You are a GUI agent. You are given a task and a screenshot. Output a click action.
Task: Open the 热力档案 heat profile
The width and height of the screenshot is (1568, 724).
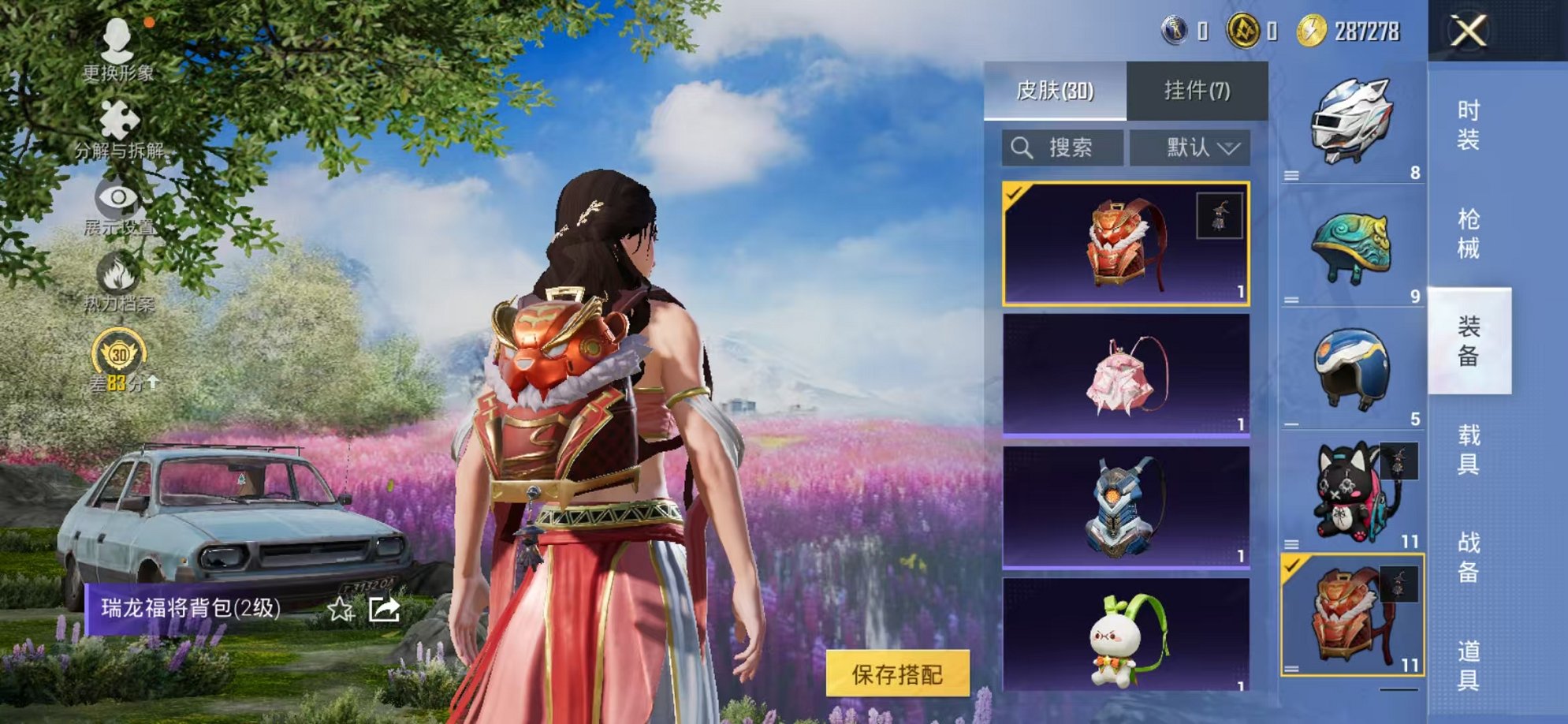pyautogui.click(x=117, y=284)
